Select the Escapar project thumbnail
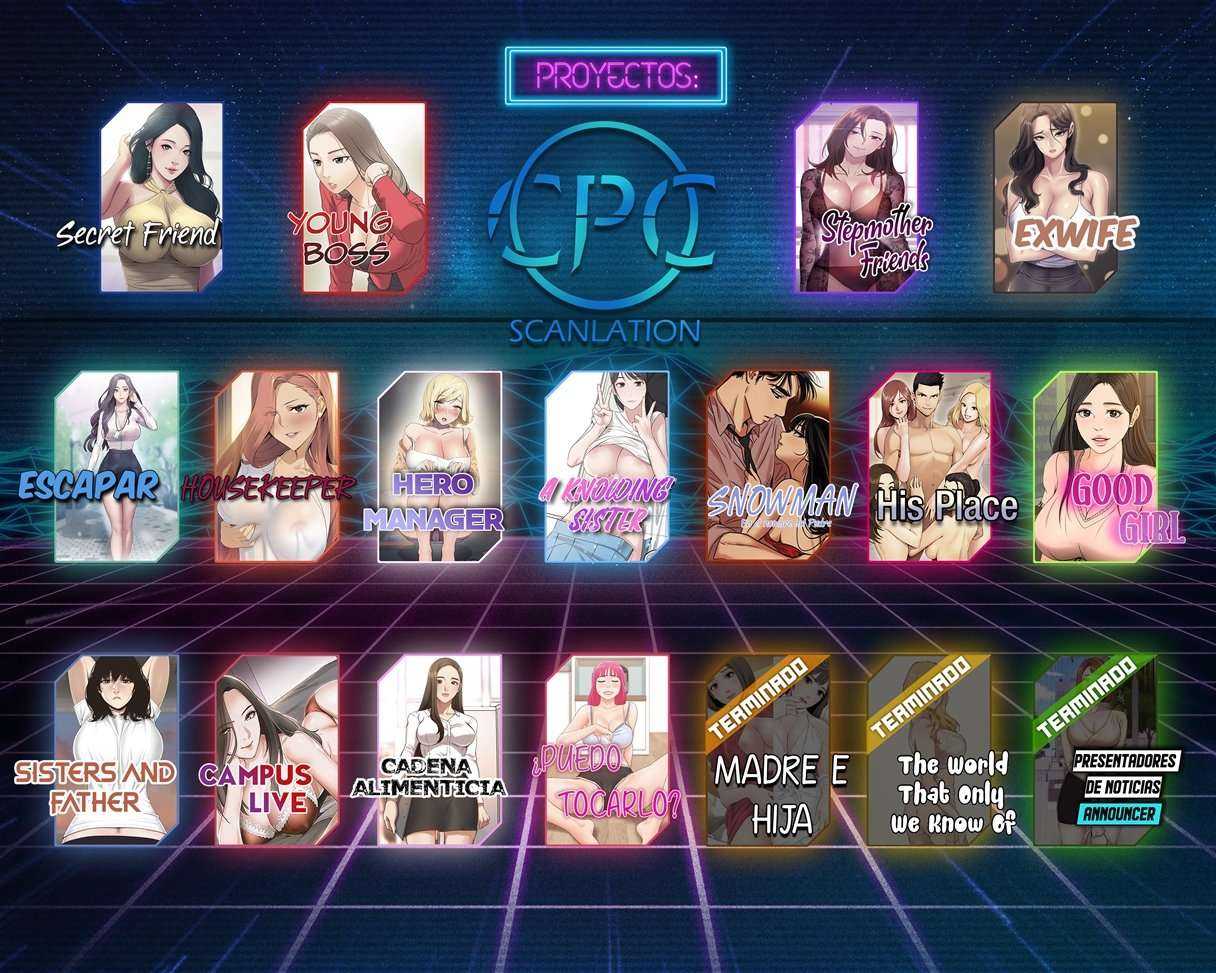1216x973 pixels. pos(117,466)
